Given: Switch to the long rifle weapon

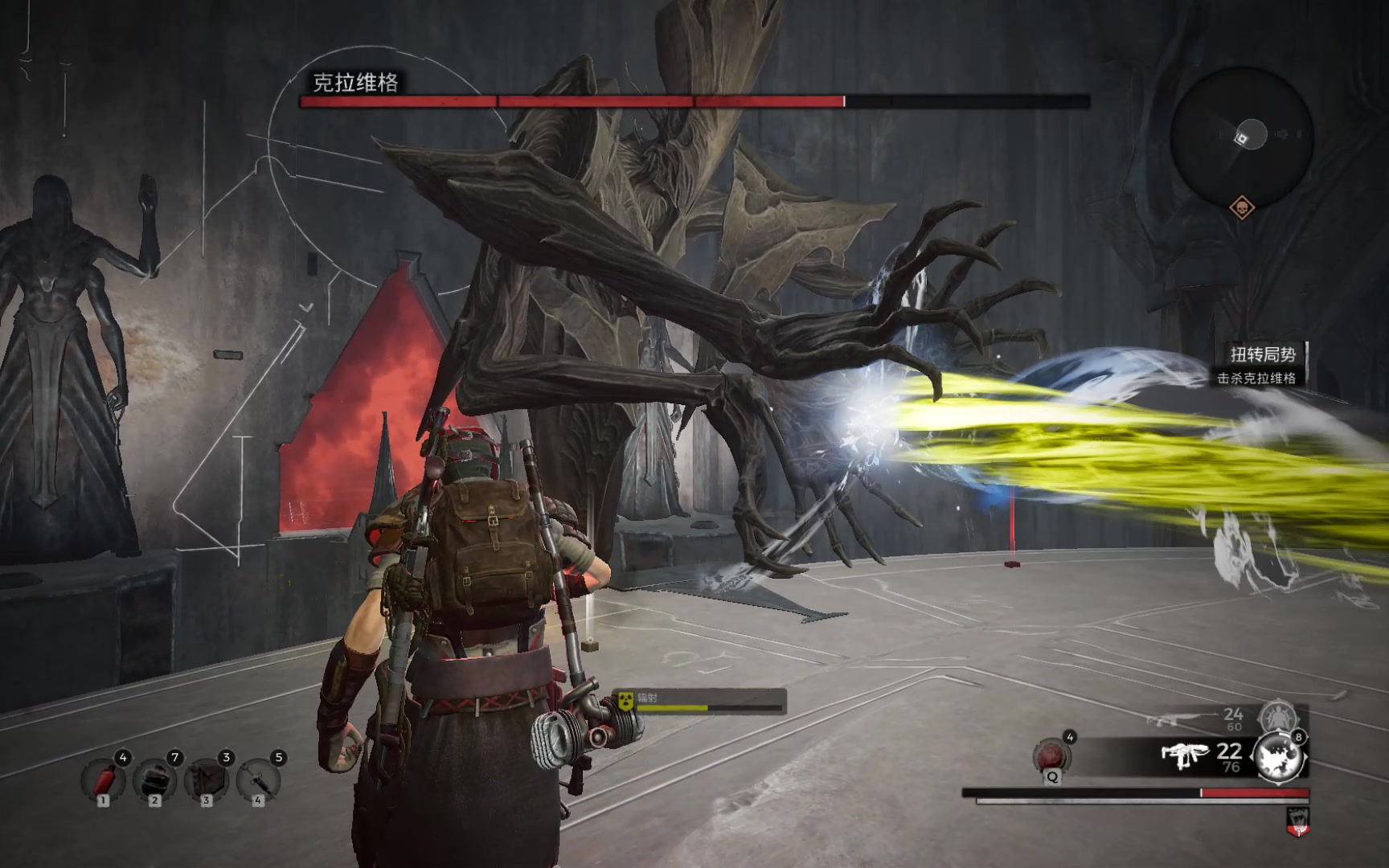Looking at the screenshot, I should (x=1178, y=719).
